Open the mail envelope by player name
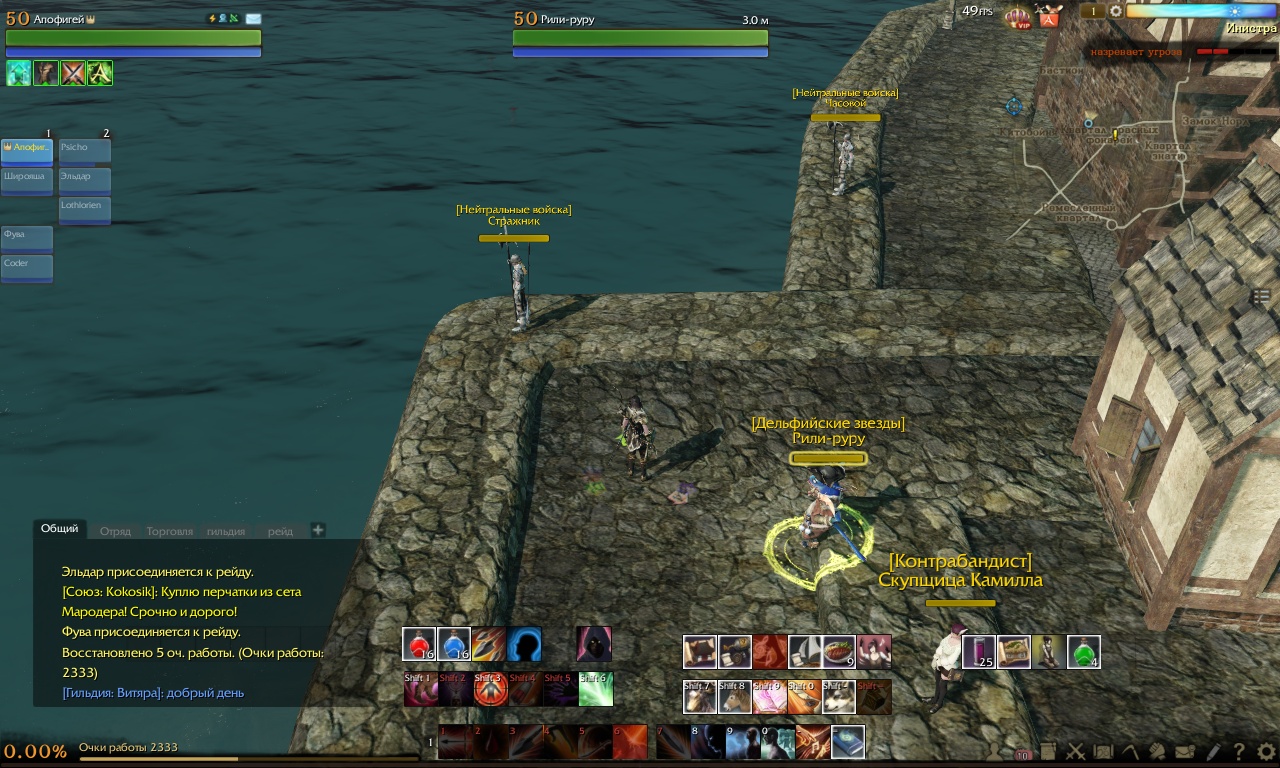Screen dimensions: 1280x768 tap(253, 19)
